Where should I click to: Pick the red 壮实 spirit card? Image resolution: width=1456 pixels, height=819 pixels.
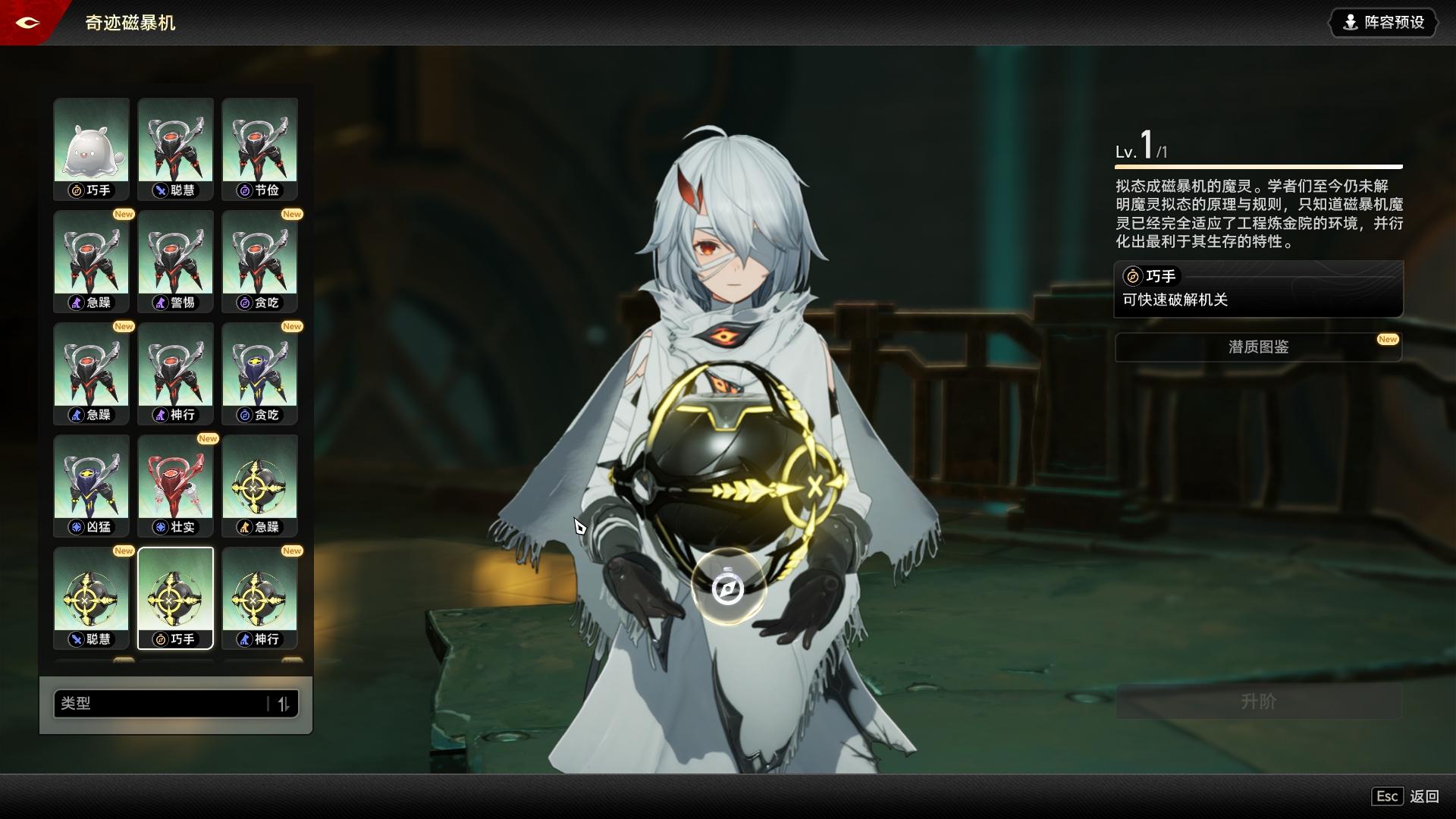pyautogui.click(x=175, y=485)
